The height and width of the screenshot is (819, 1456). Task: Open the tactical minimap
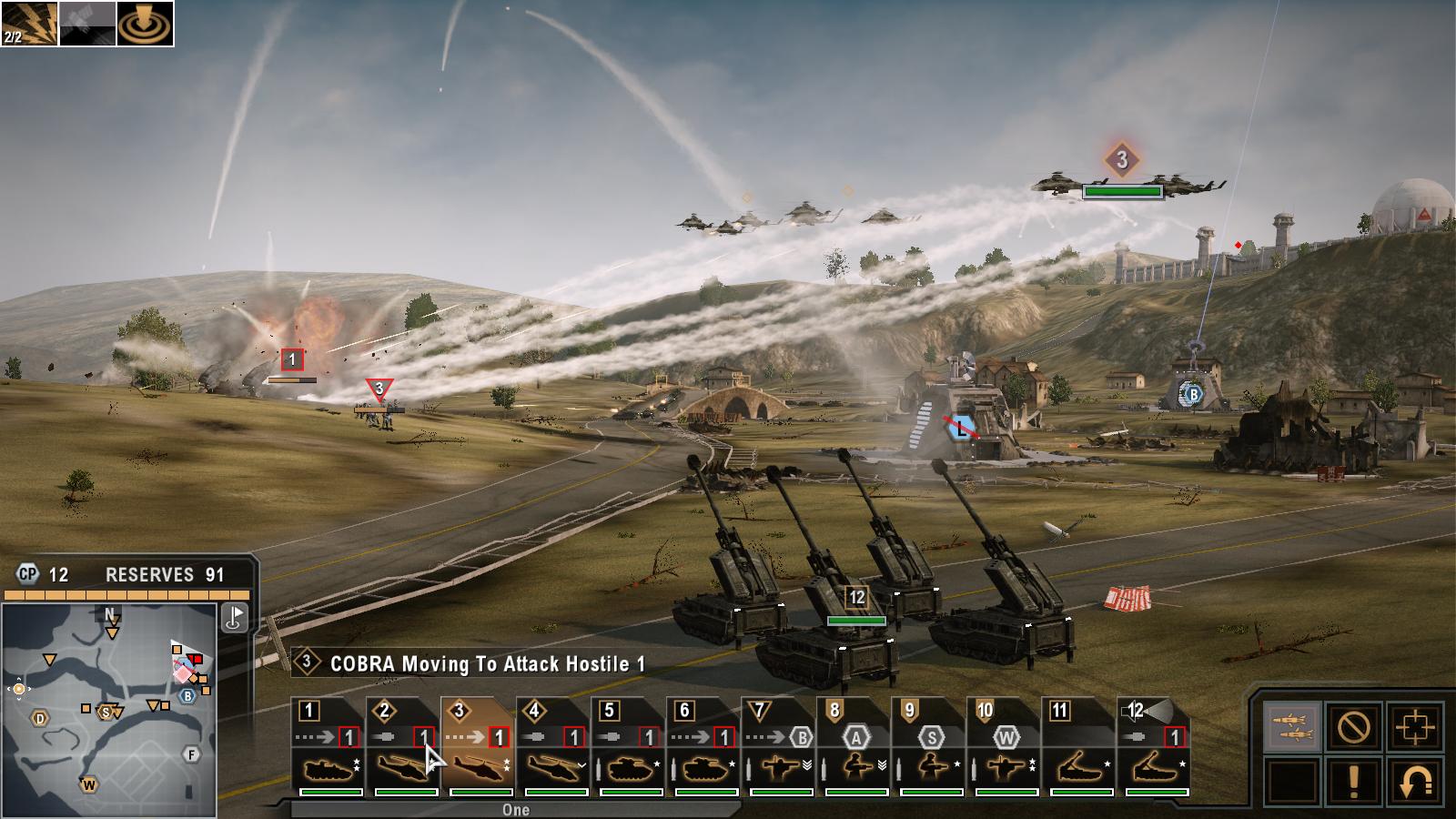pyautogui.click(x=109, y=710)
